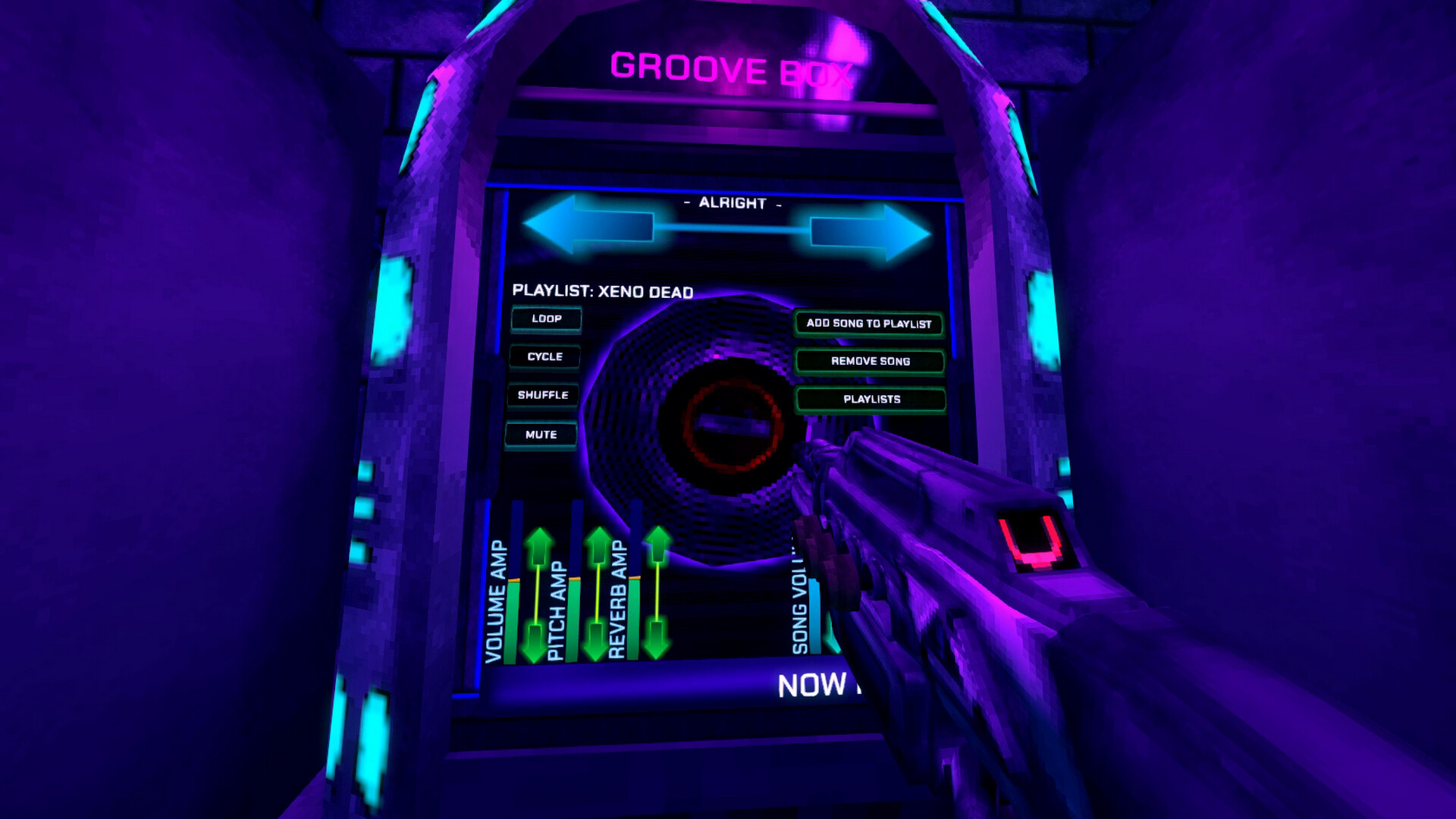
Task: Mute the Groove Box
Action: pos(541,434)
